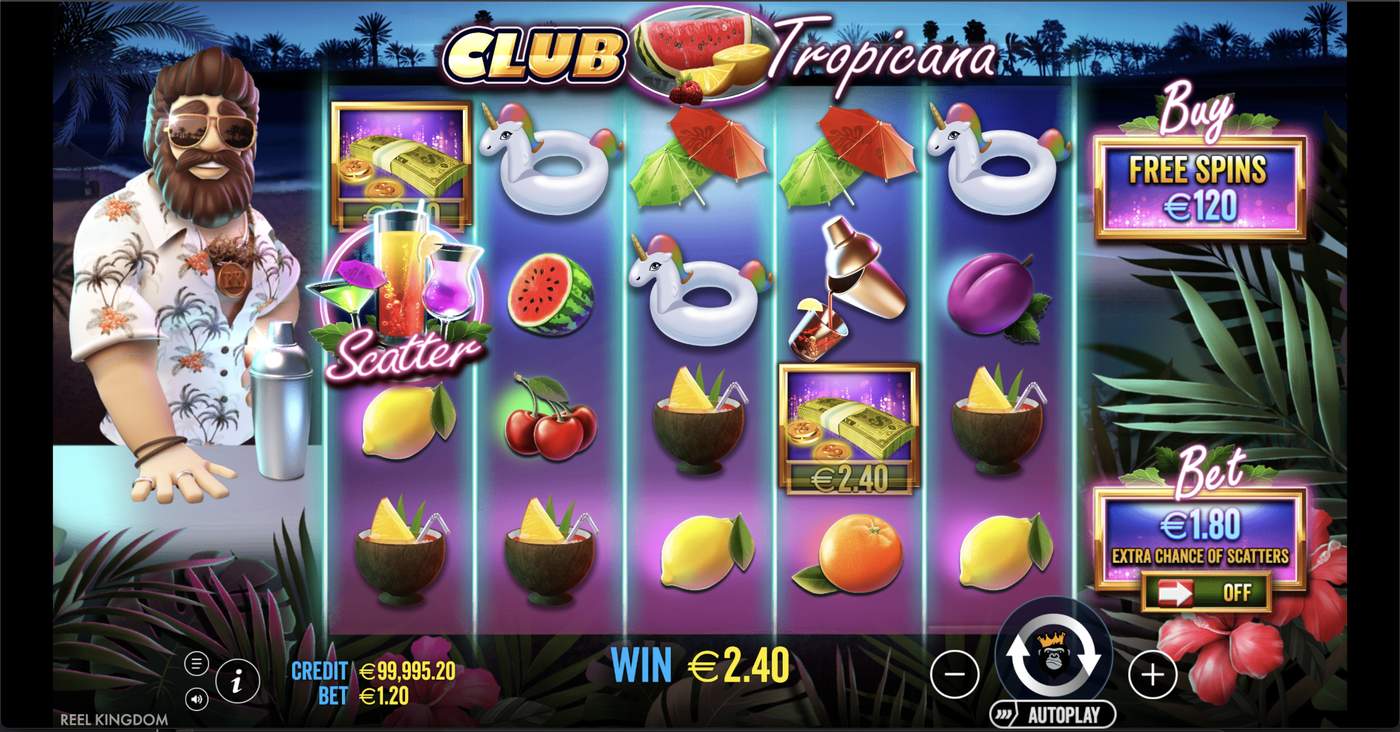Image resolution: width=1400 pixels, height=732 pixels.
Task: Mute game sound with the speaker icon
Action: pyautogui.click(x=197, y=699)
